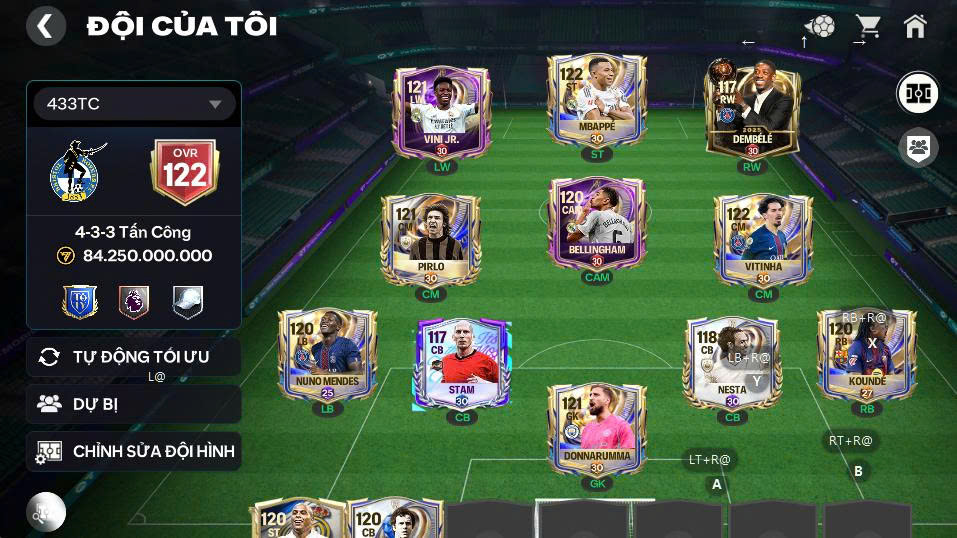
Task: Go back using the arrow button
Action: pos(45,27)
